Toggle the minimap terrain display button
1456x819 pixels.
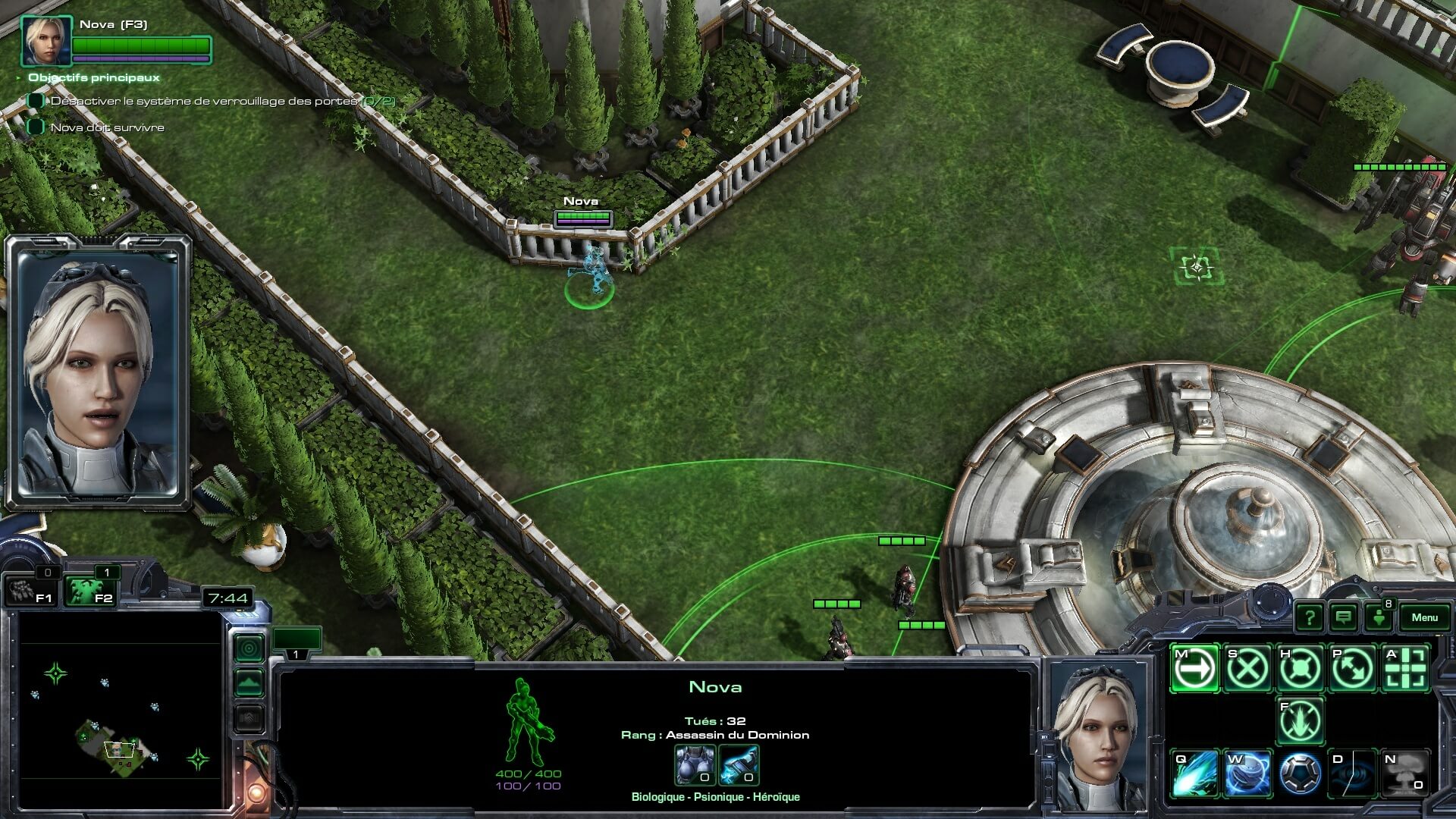coord(249,682)
